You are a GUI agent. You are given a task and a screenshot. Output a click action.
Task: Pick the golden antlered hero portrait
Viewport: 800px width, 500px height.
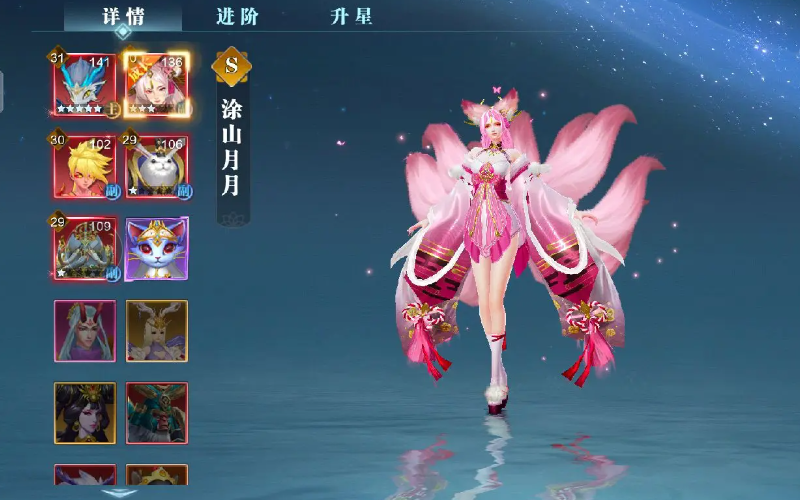pos(157,331)
